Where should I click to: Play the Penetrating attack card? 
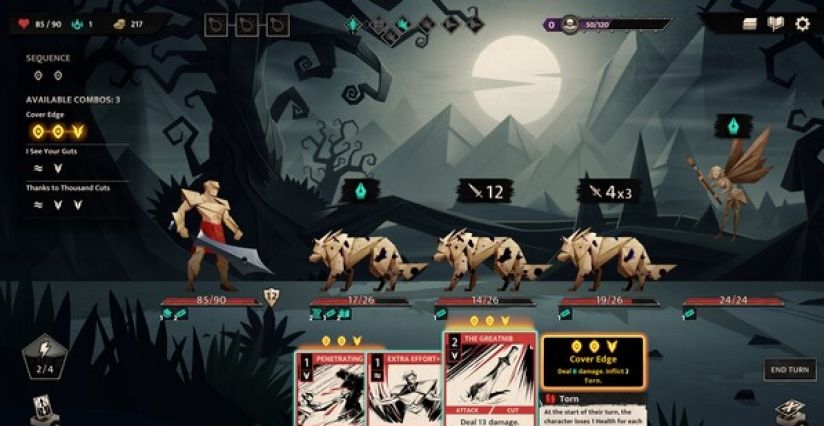330,390
